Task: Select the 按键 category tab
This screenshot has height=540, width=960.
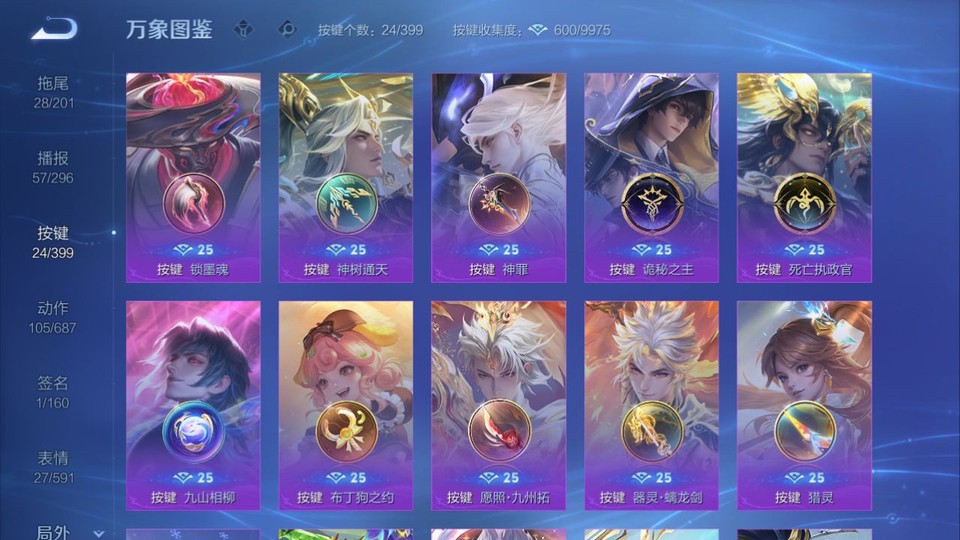Action: 54,242
